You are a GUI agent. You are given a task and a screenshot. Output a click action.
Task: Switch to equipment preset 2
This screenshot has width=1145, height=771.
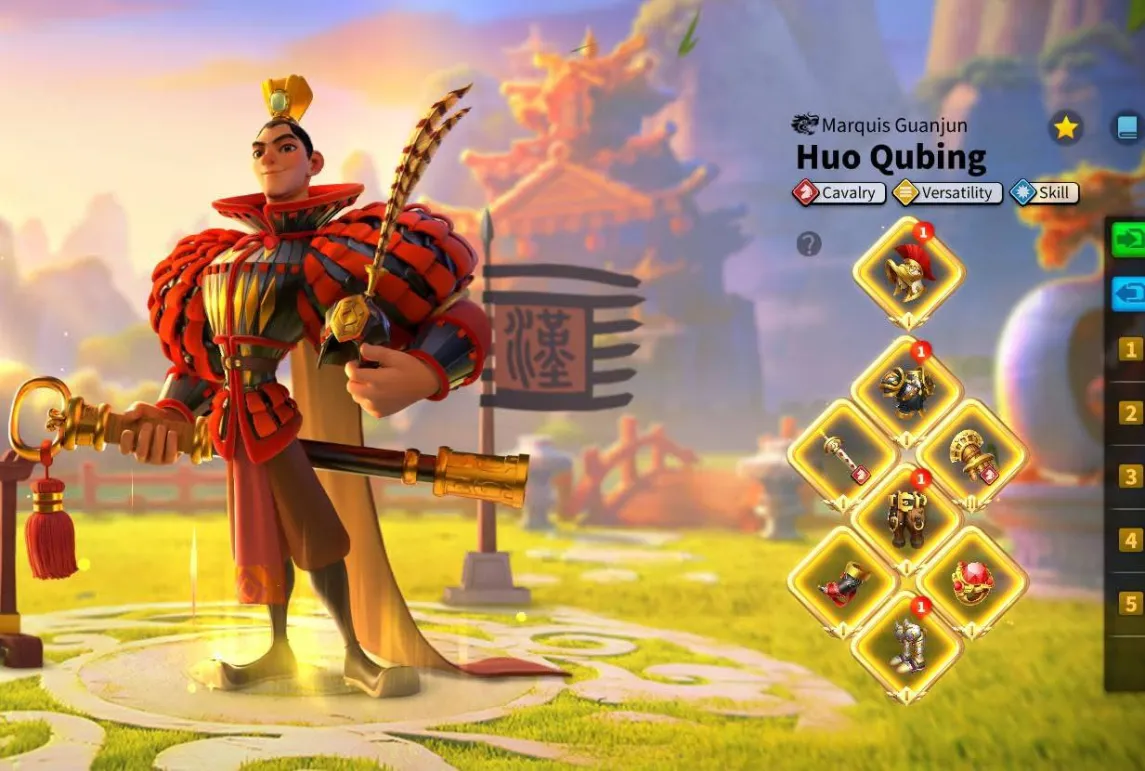[1131, 413]
